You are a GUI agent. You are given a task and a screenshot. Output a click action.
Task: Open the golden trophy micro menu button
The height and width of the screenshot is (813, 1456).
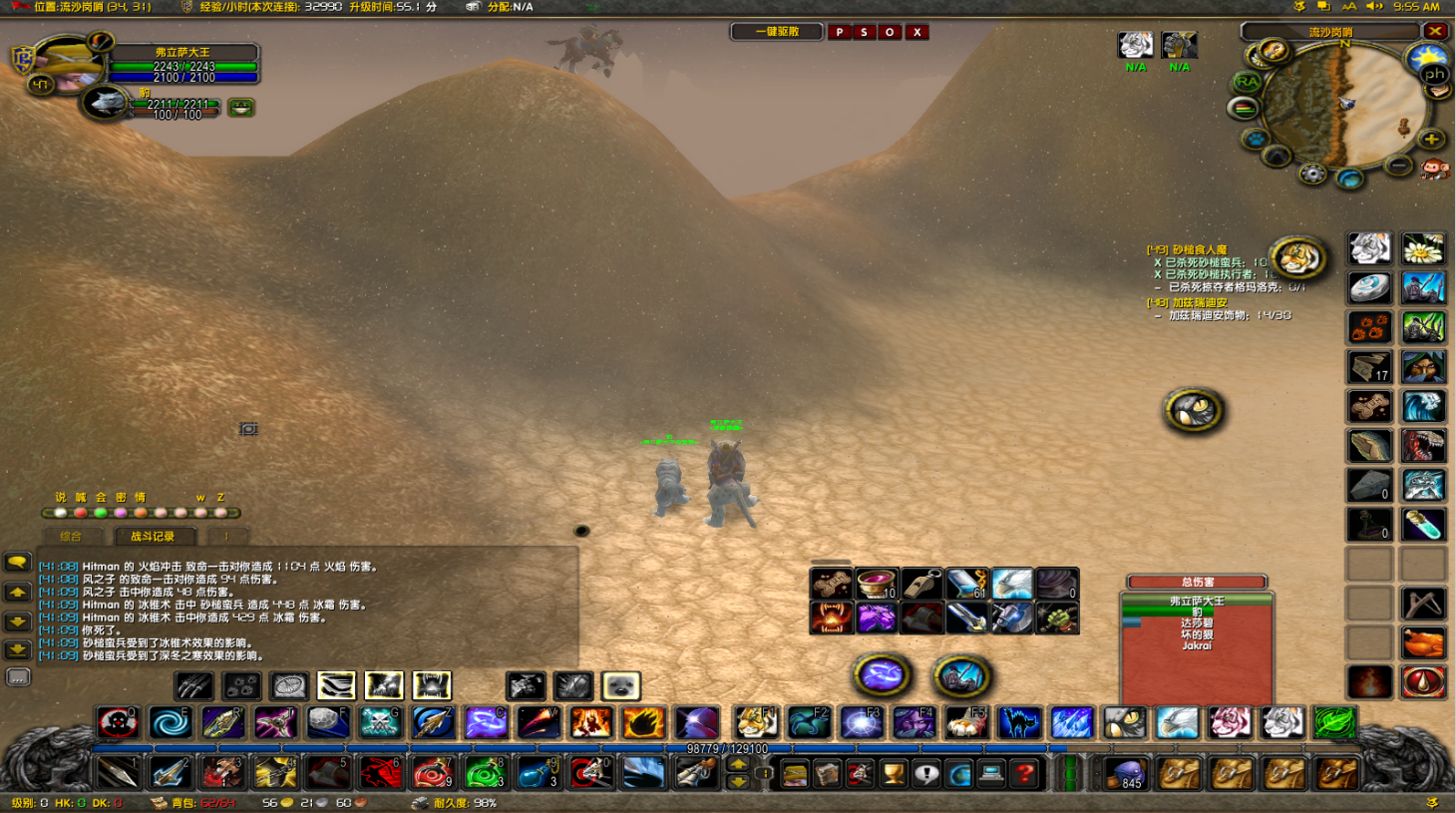(894, 773)
